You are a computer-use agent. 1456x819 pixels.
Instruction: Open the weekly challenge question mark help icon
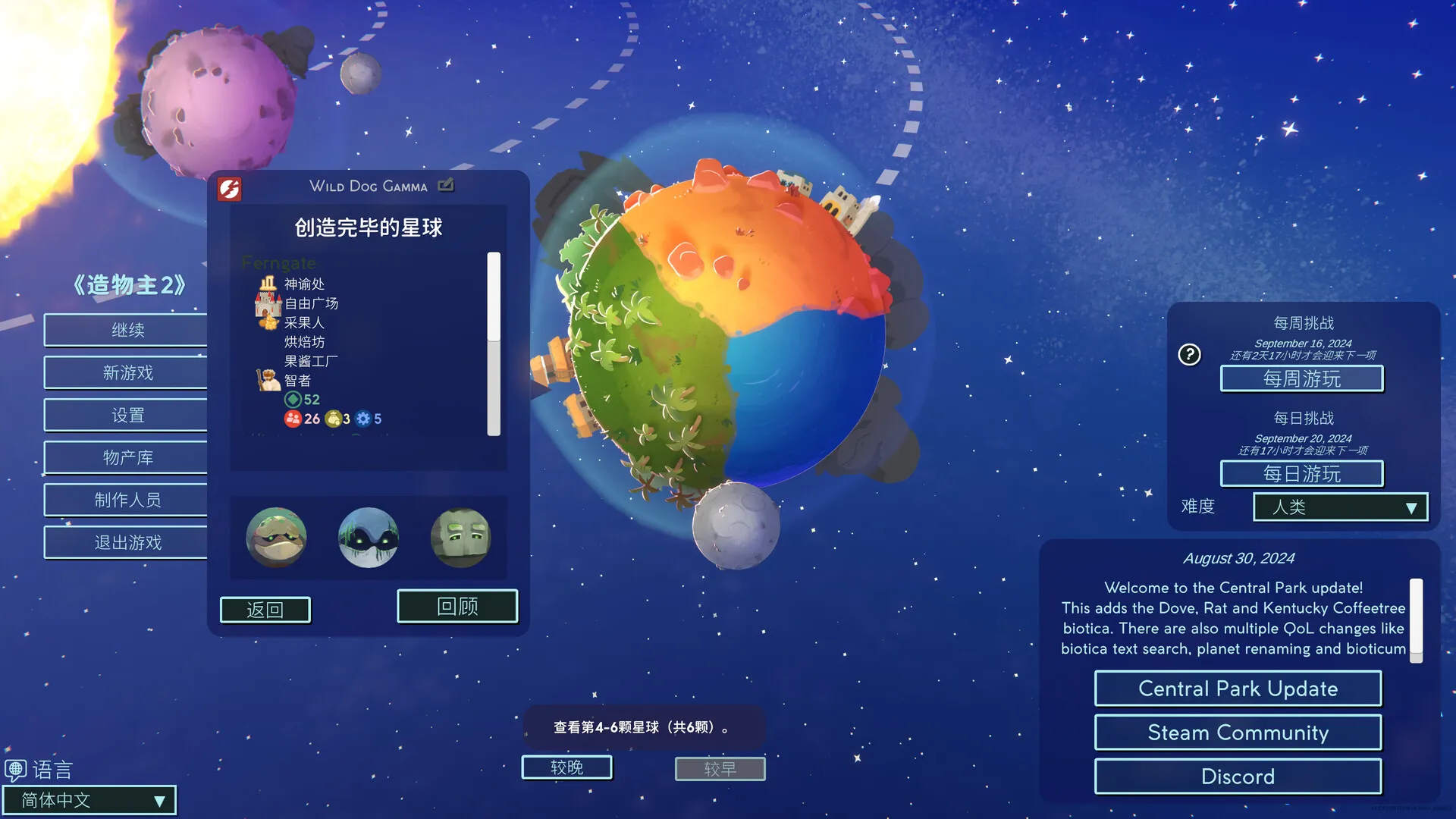1190,354
